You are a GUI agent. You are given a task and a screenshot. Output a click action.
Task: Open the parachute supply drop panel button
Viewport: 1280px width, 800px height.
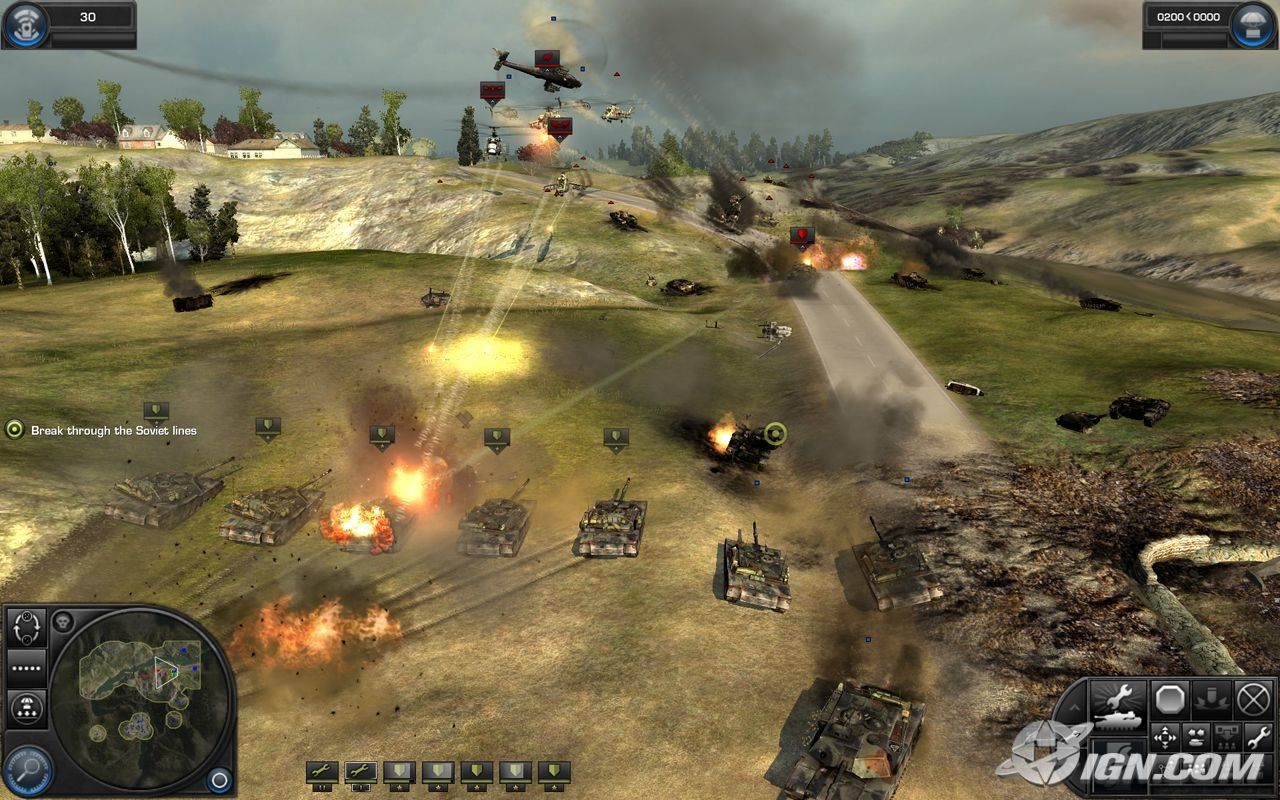tap(27, 709)
